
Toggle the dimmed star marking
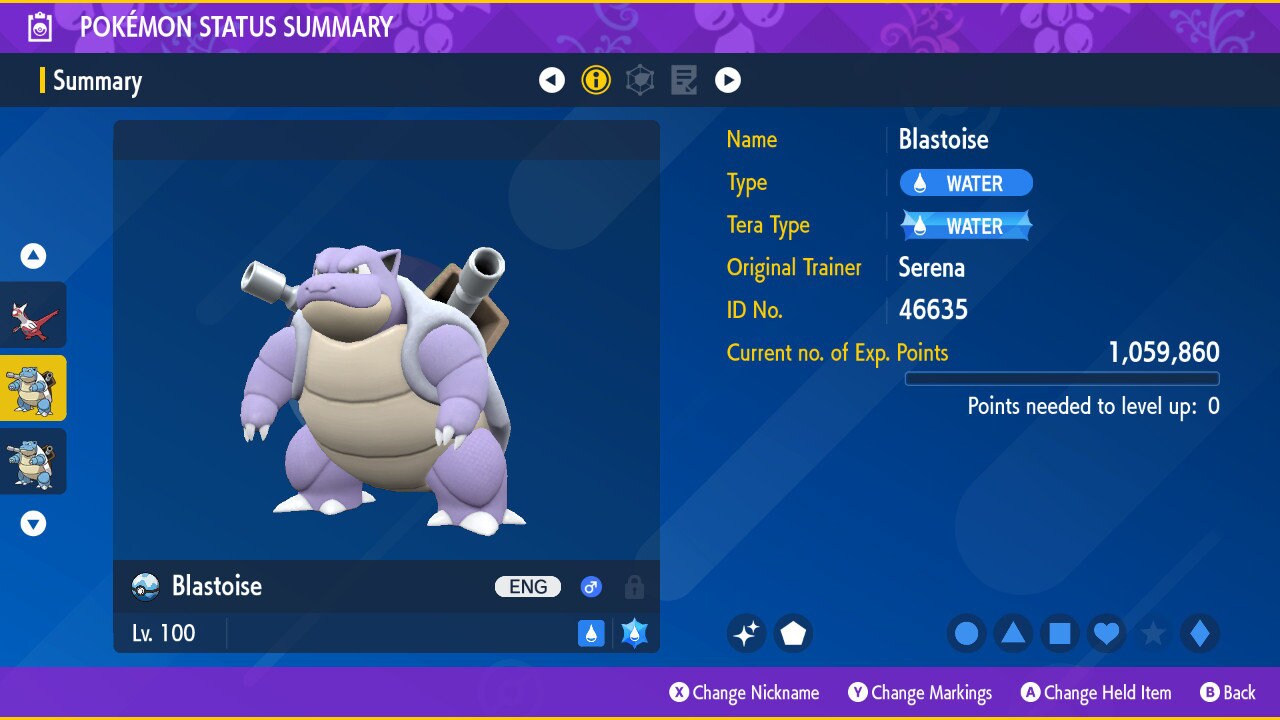click(1153, 633)
